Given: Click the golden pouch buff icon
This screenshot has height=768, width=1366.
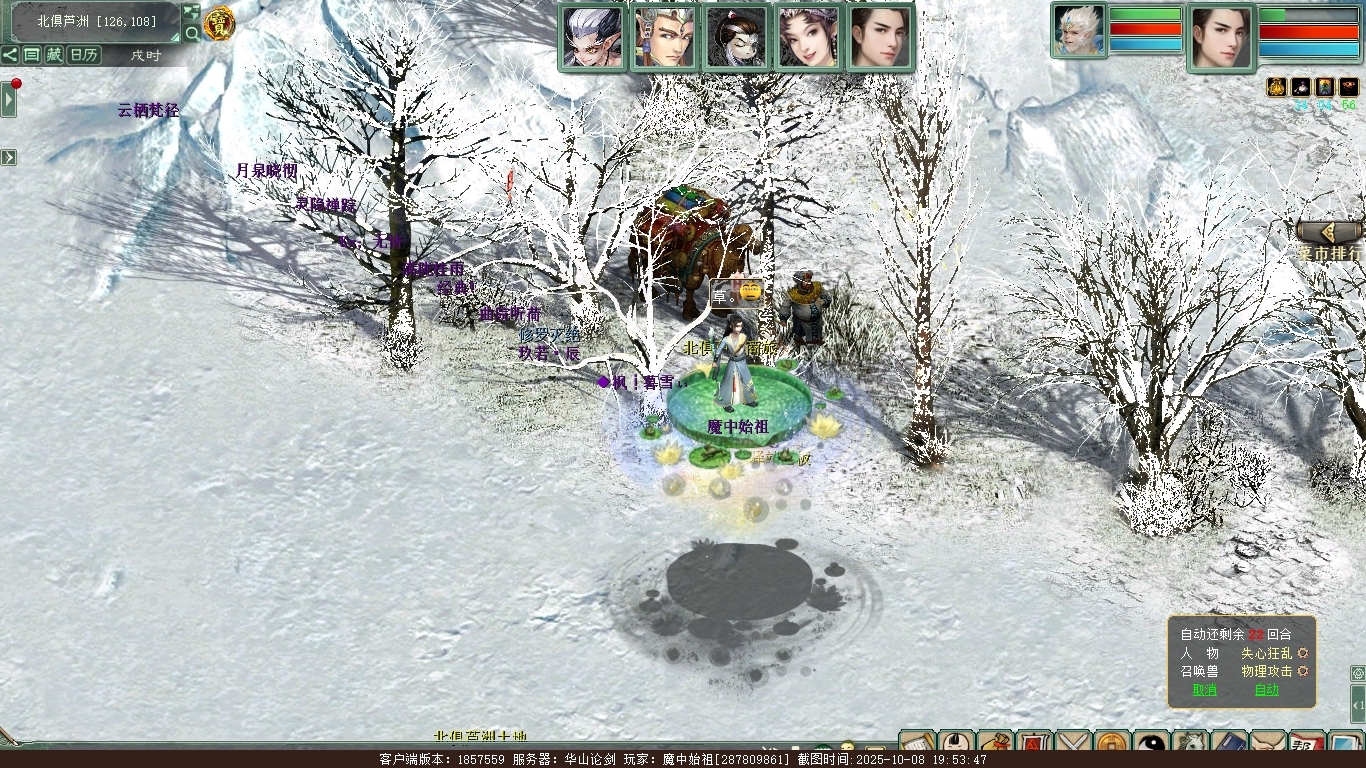Looking at the screenshot, I should [x=1276, y=87].
